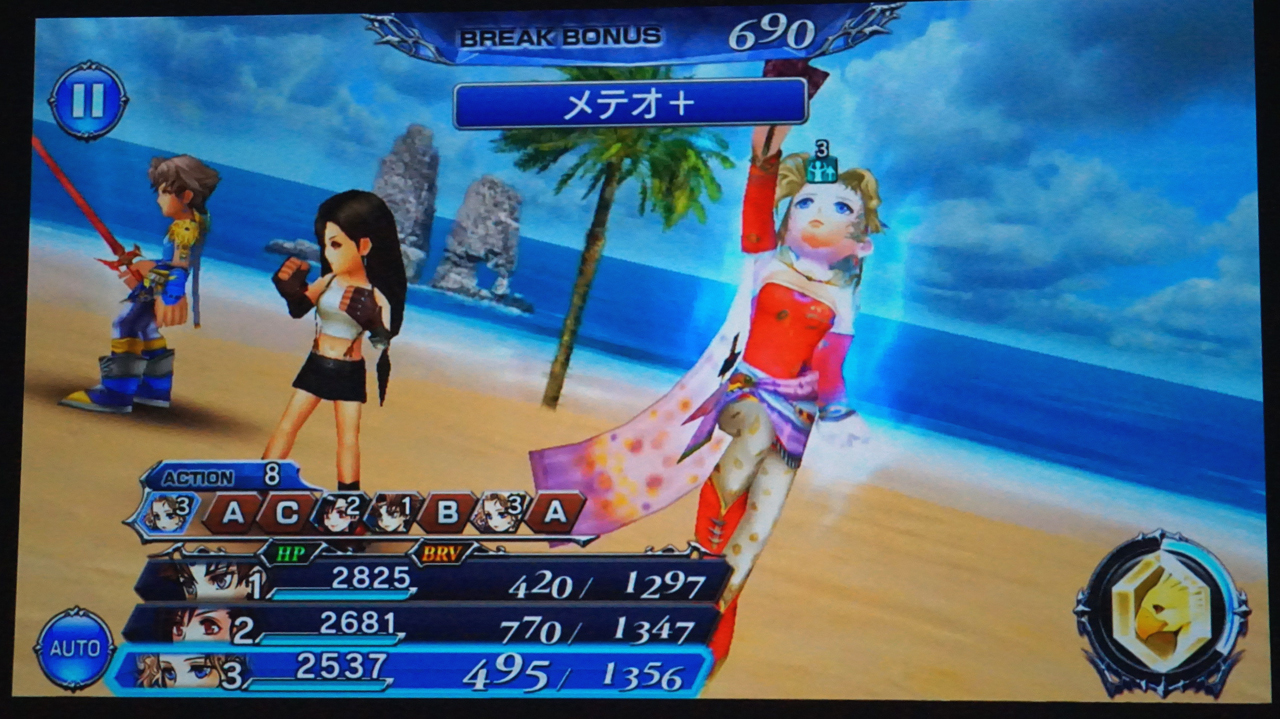Activate the golden summon crystal
1280x719 pixels.
coord(1160,612)
